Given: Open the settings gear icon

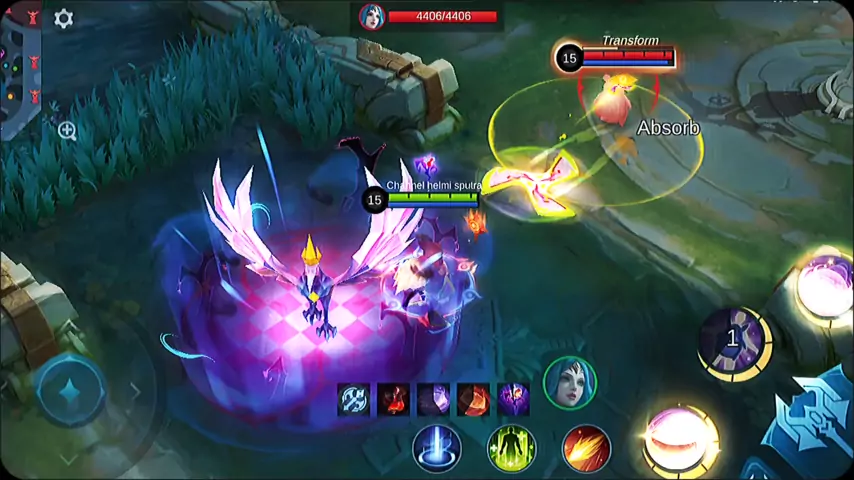Looking at the screenshot, I should click(x=63, y=19).
